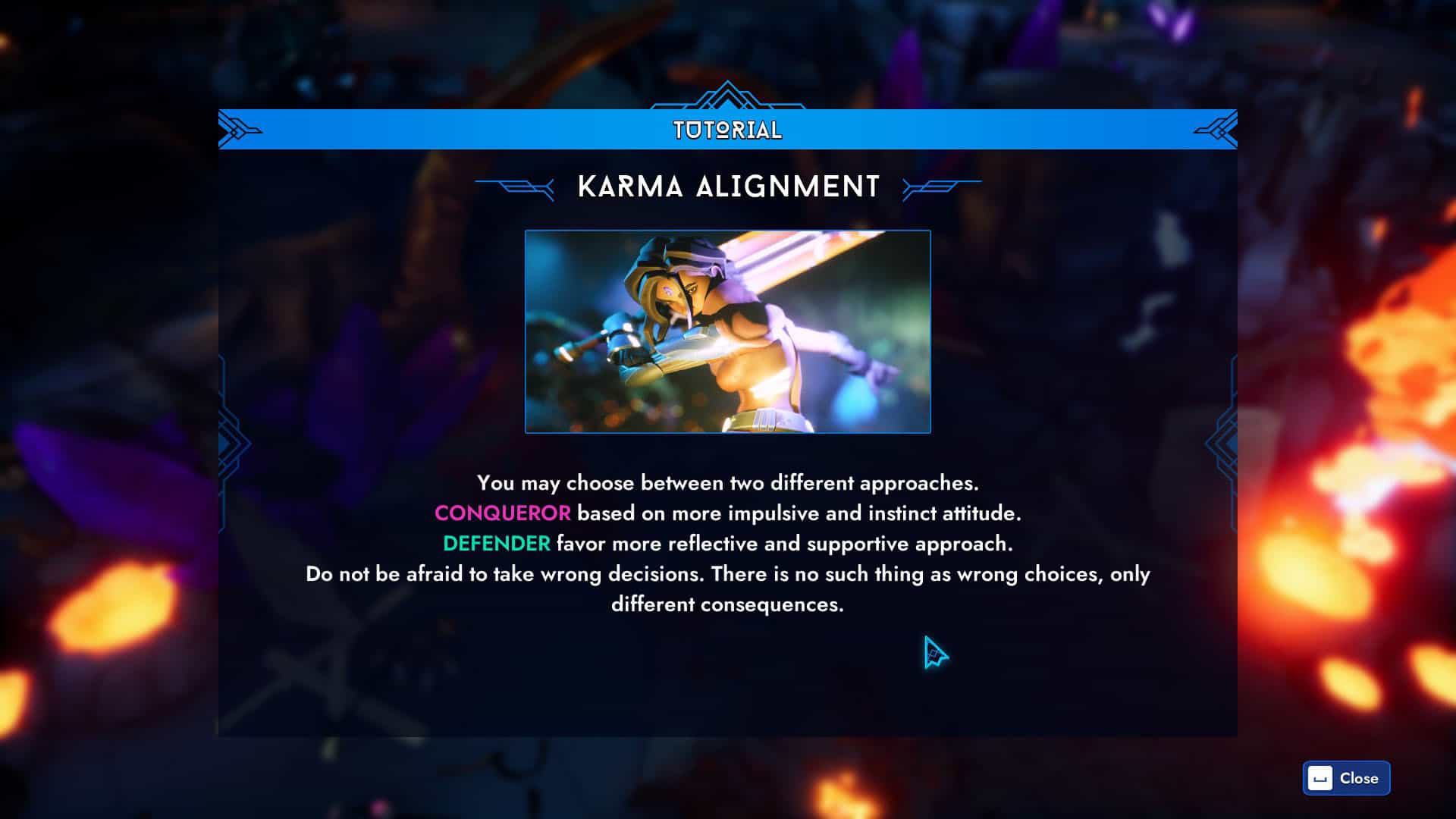Click the pink CONQUEROR color highlight

[502, 513]
